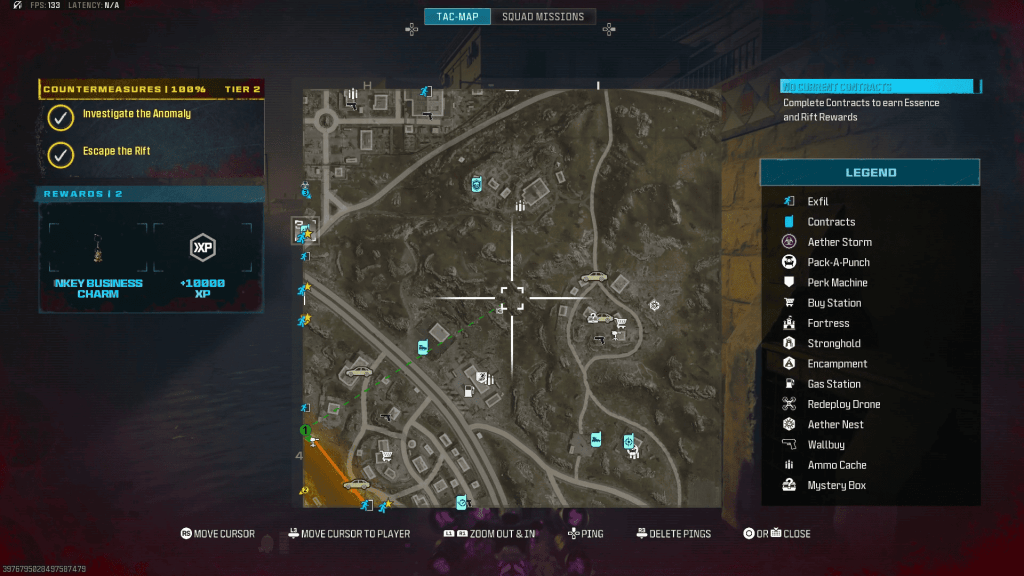1024x576 pixels.
Task: Open the Squad Missions tab
Action: pos(543,17)
